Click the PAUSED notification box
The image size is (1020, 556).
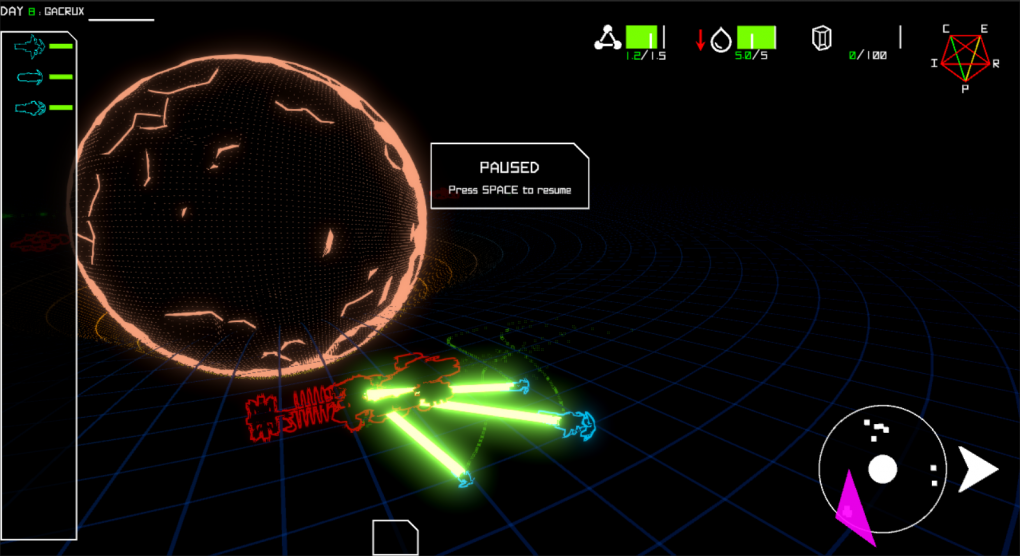coord(509,177)
